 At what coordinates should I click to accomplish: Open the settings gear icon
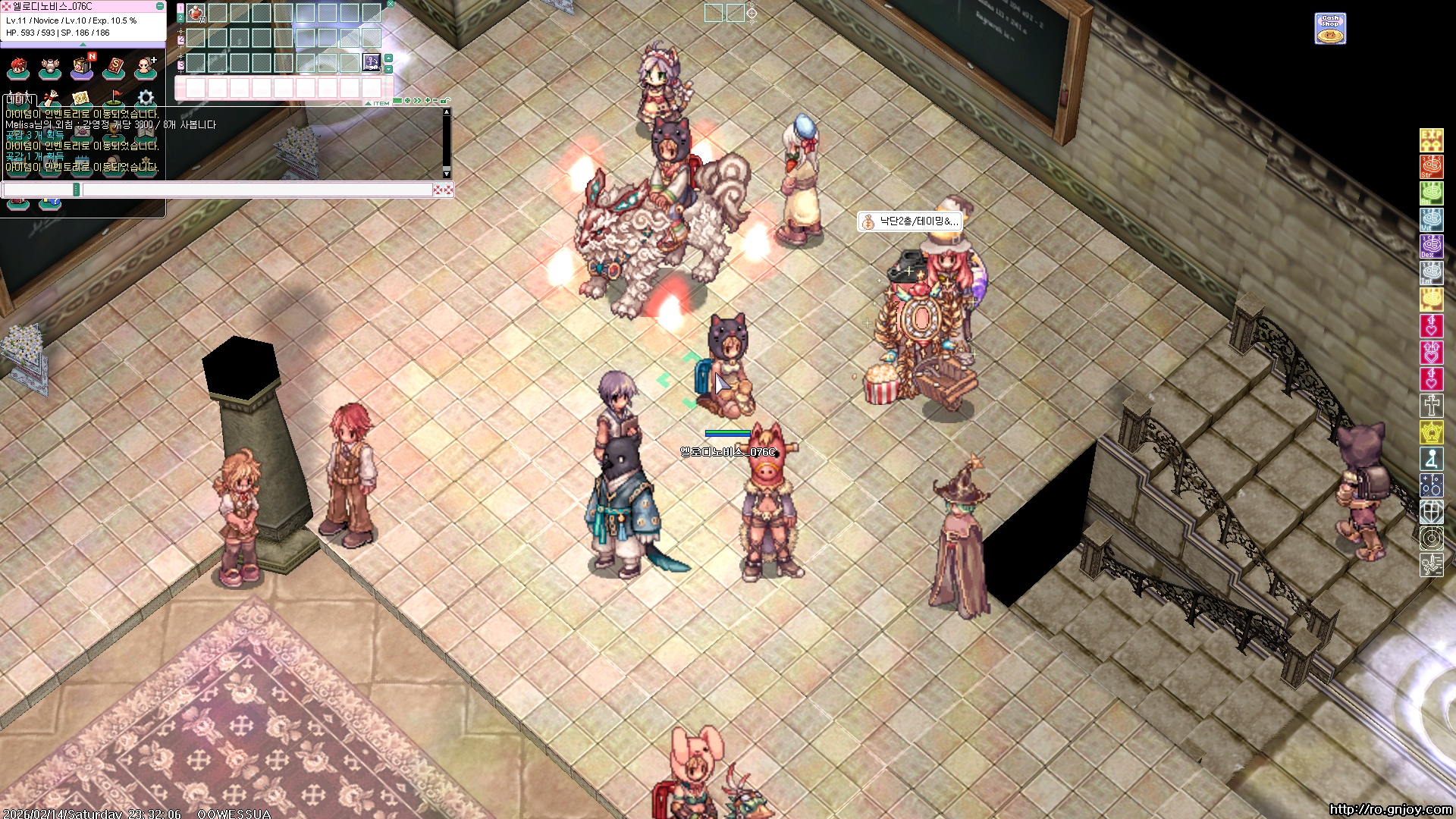[x=146, y=98]
